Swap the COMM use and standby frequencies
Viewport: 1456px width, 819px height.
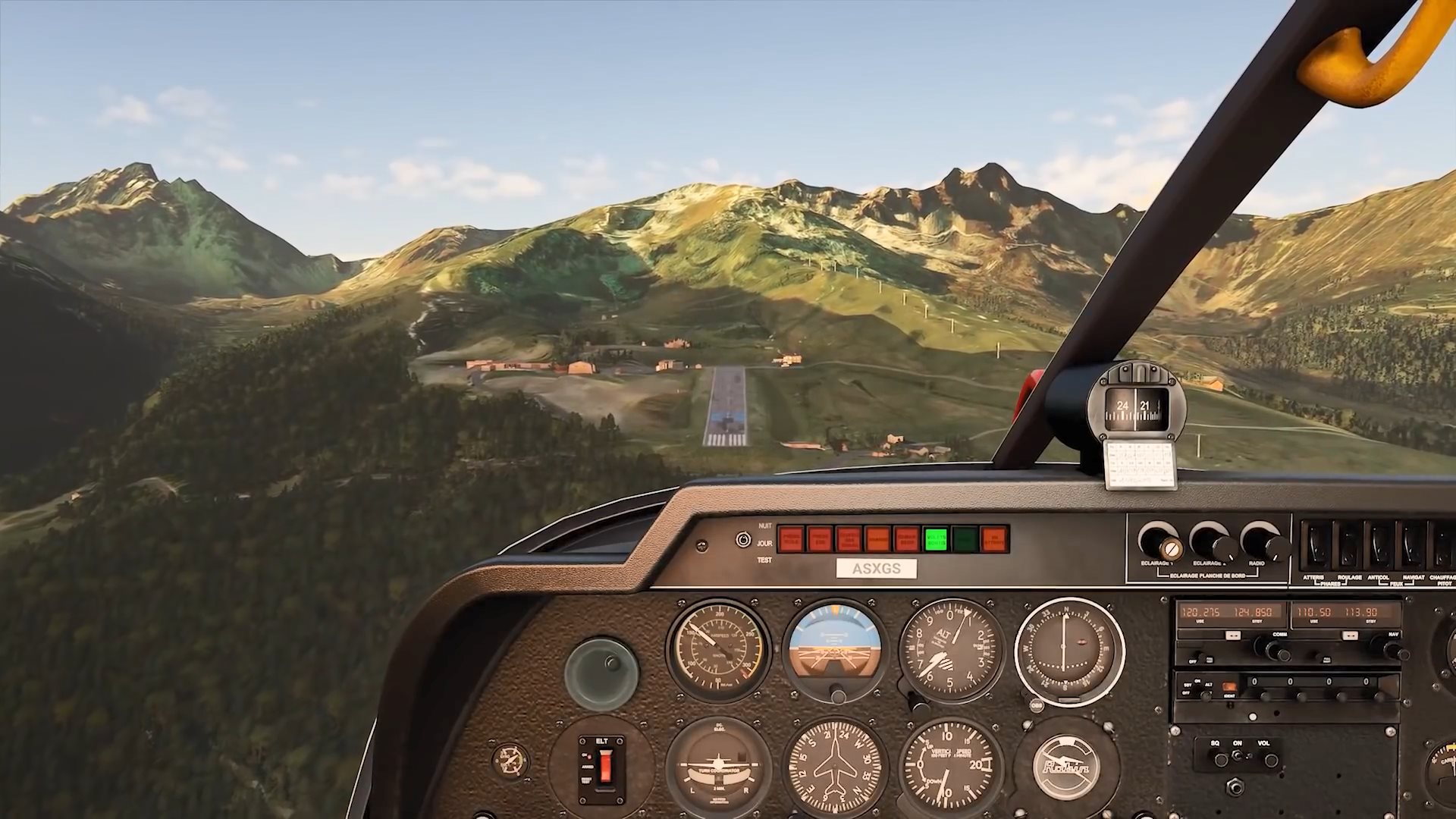tap(1233, 635)
